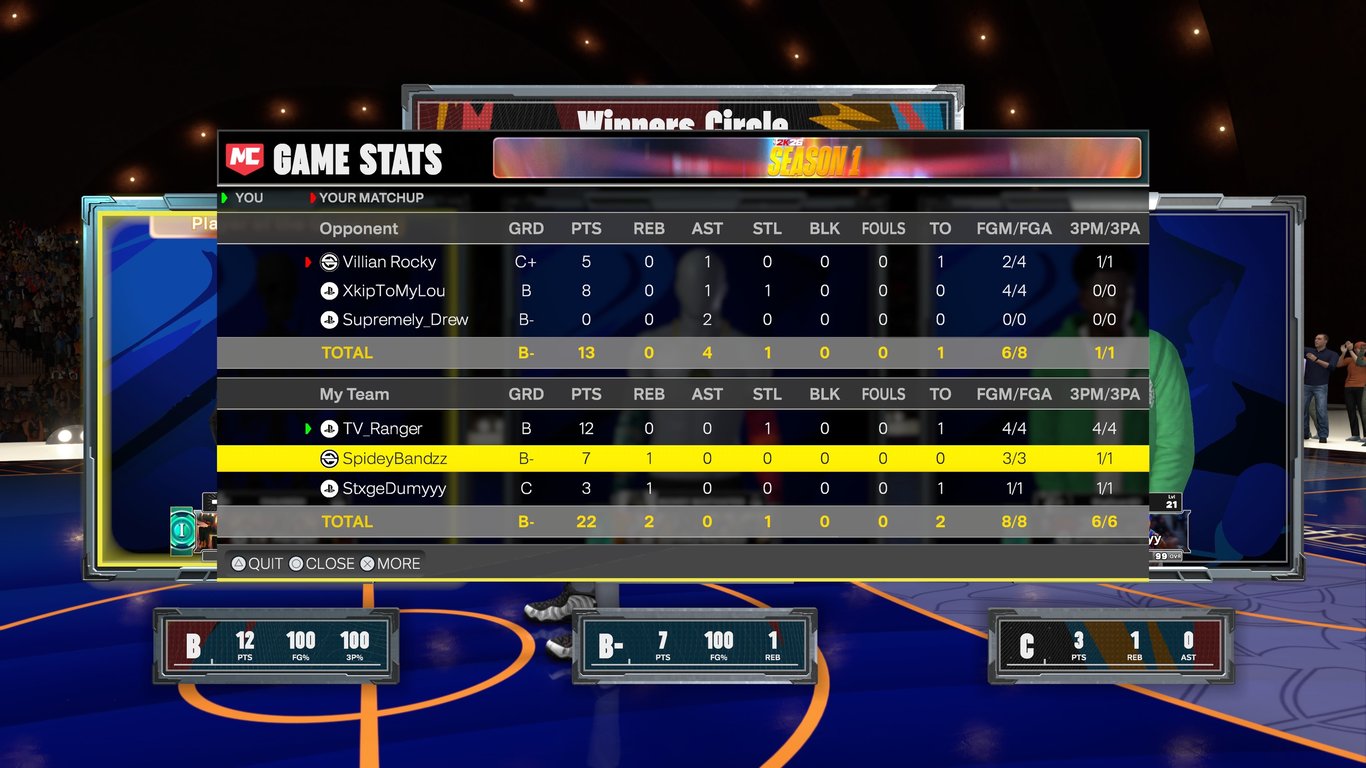Click the QUIT button

pyautogui.click(x=258, y=563)
